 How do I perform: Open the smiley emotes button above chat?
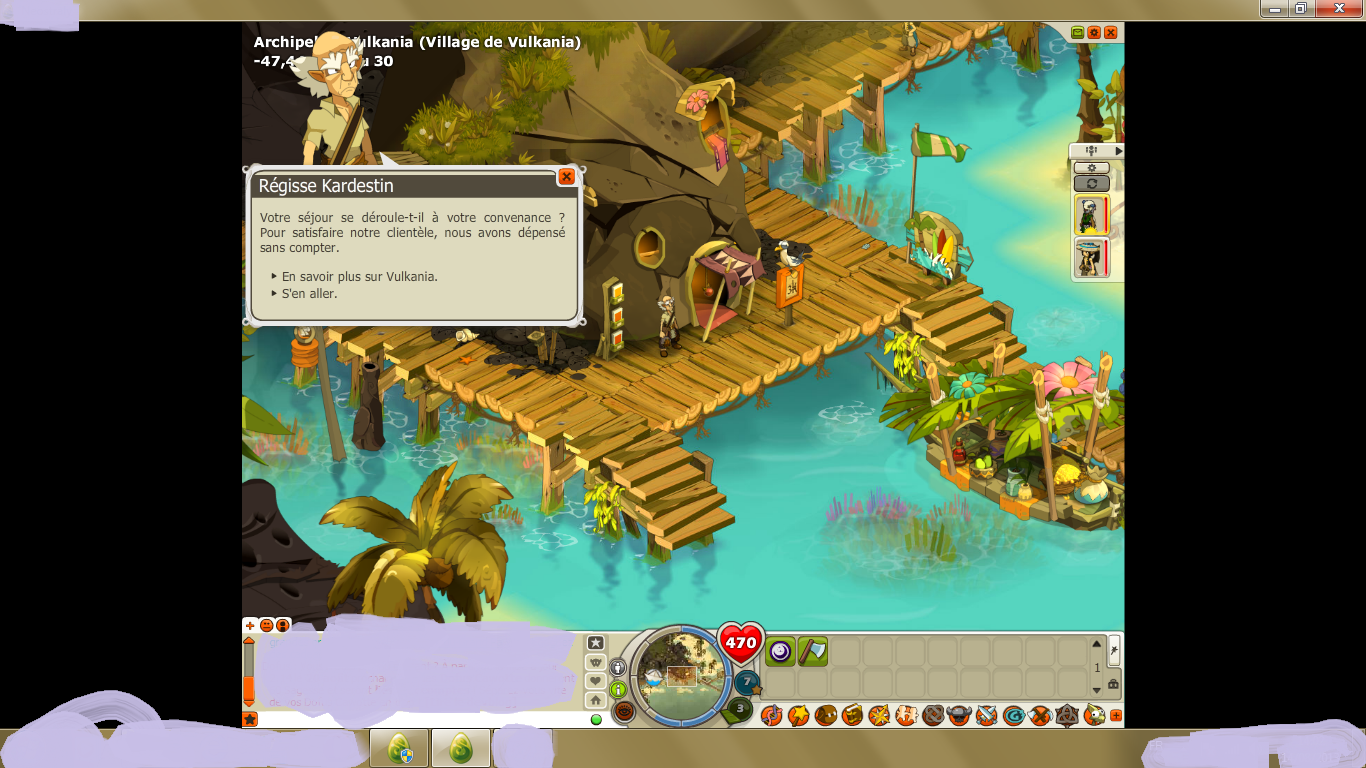[x=267, y=625]
